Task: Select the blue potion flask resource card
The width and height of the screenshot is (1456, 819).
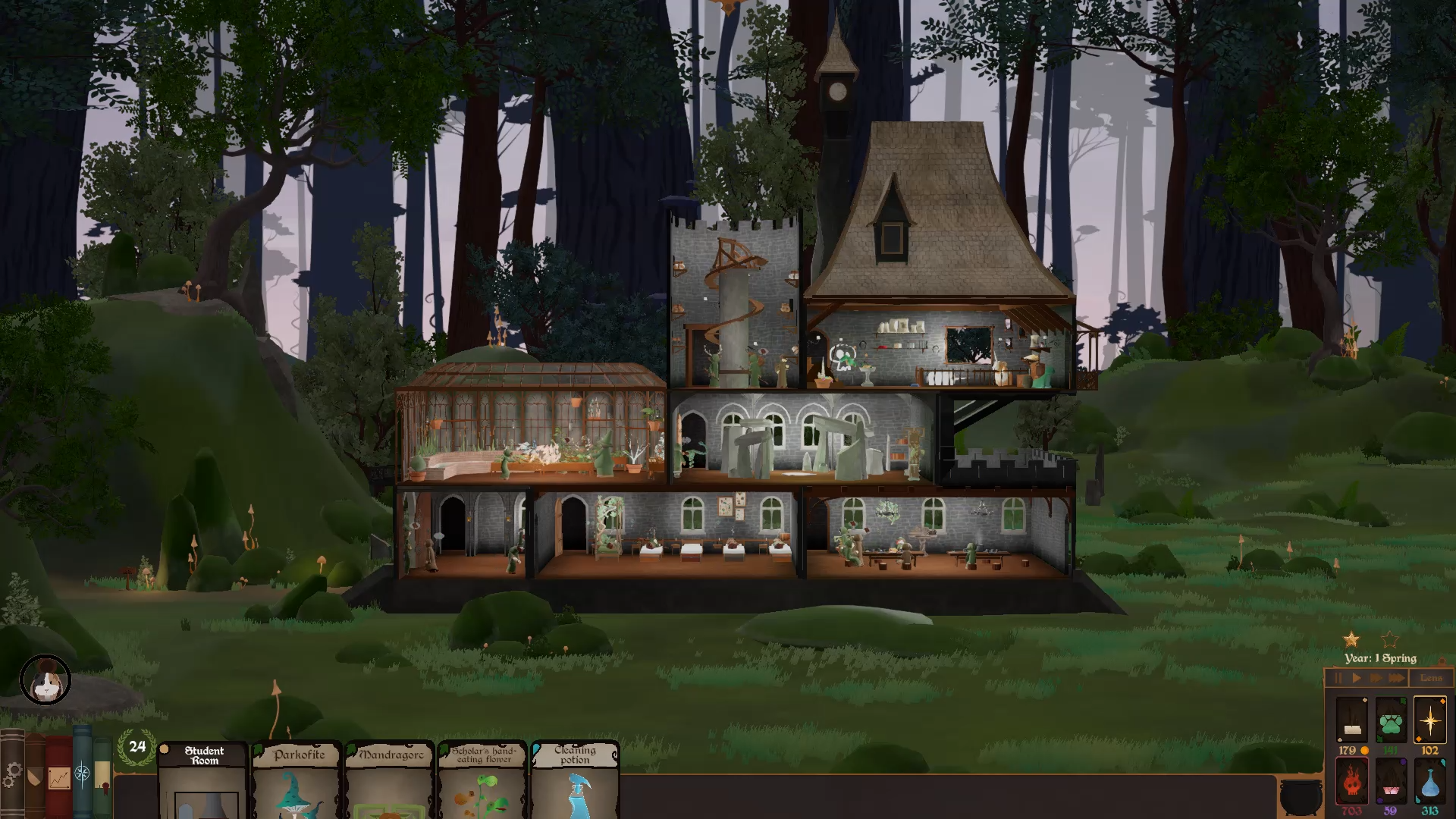Action: coord(1429,781)
